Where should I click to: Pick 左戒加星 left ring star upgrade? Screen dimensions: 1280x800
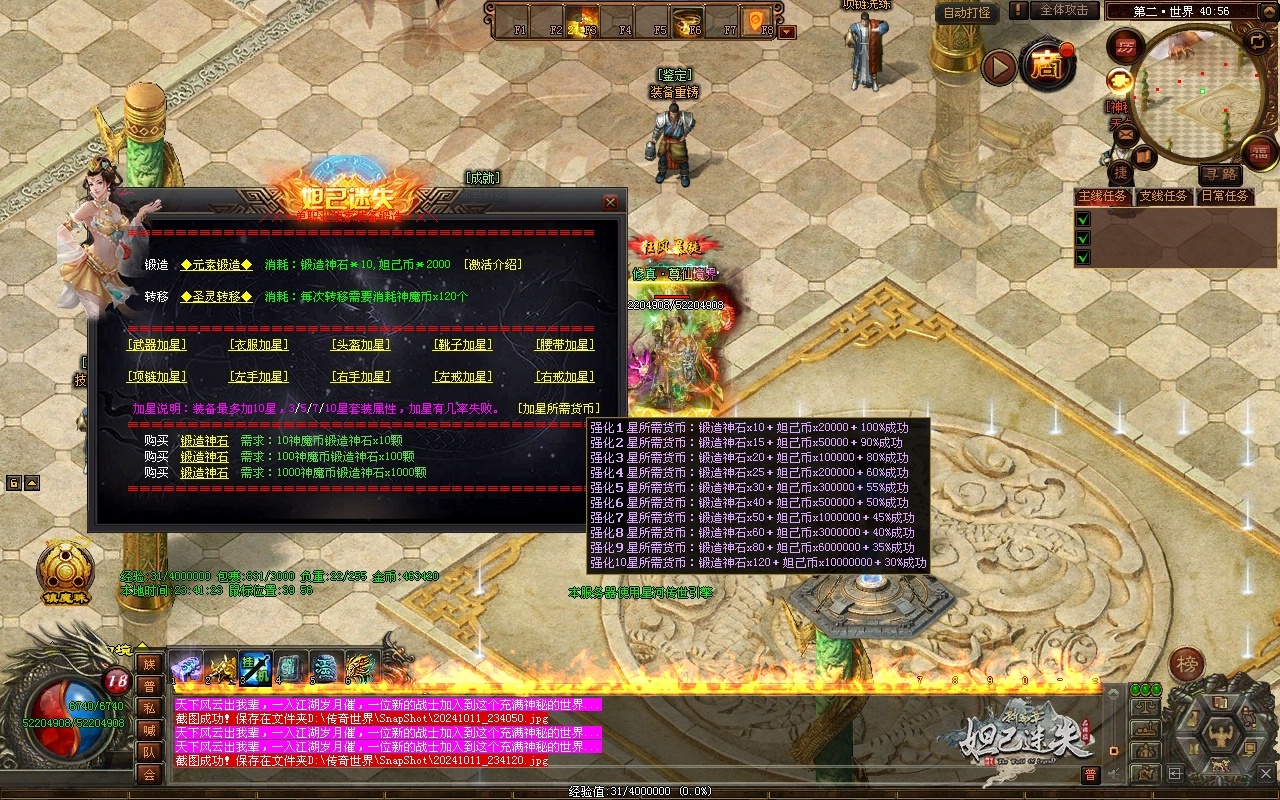tap(462, 377)
